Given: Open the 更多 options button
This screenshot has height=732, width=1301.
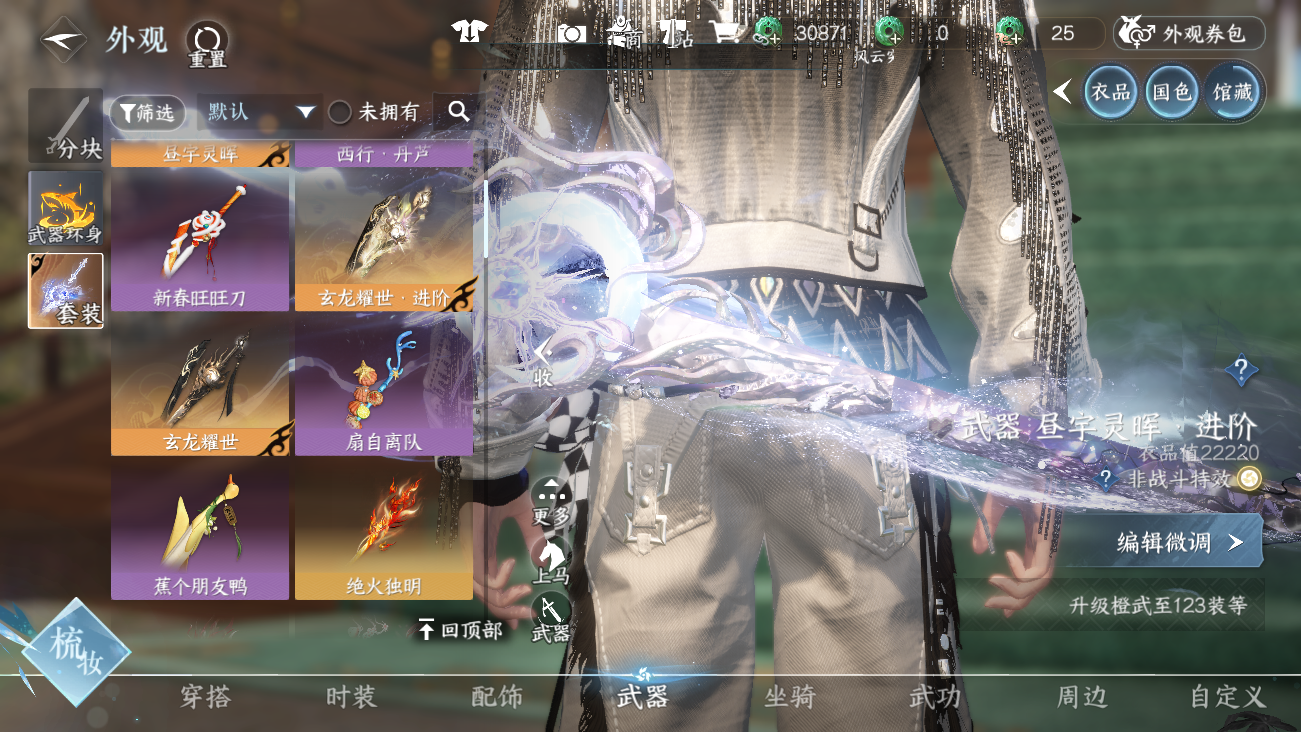Looking at the screenshot, I should pos(551,500).
